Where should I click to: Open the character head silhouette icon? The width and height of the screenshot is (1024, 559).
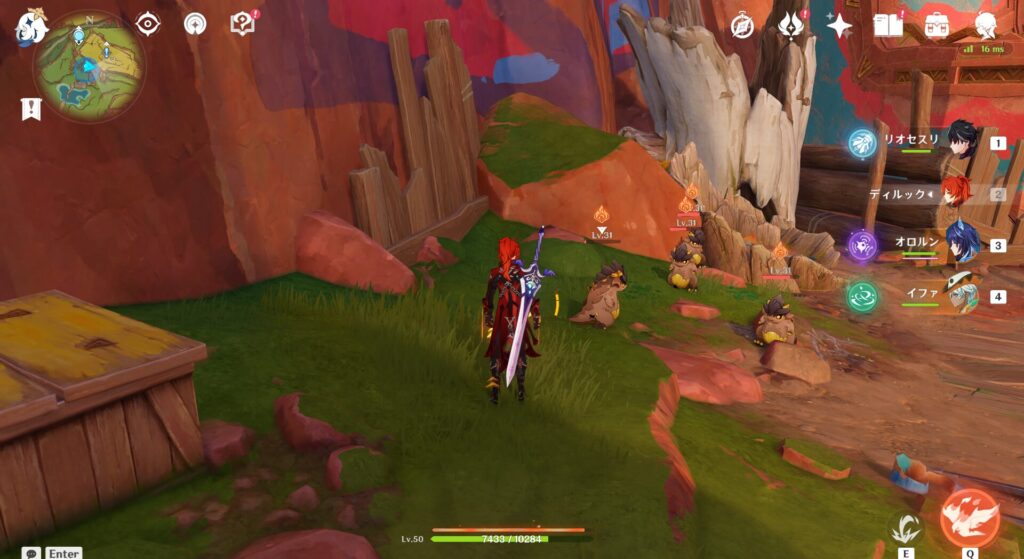point(985,25)
